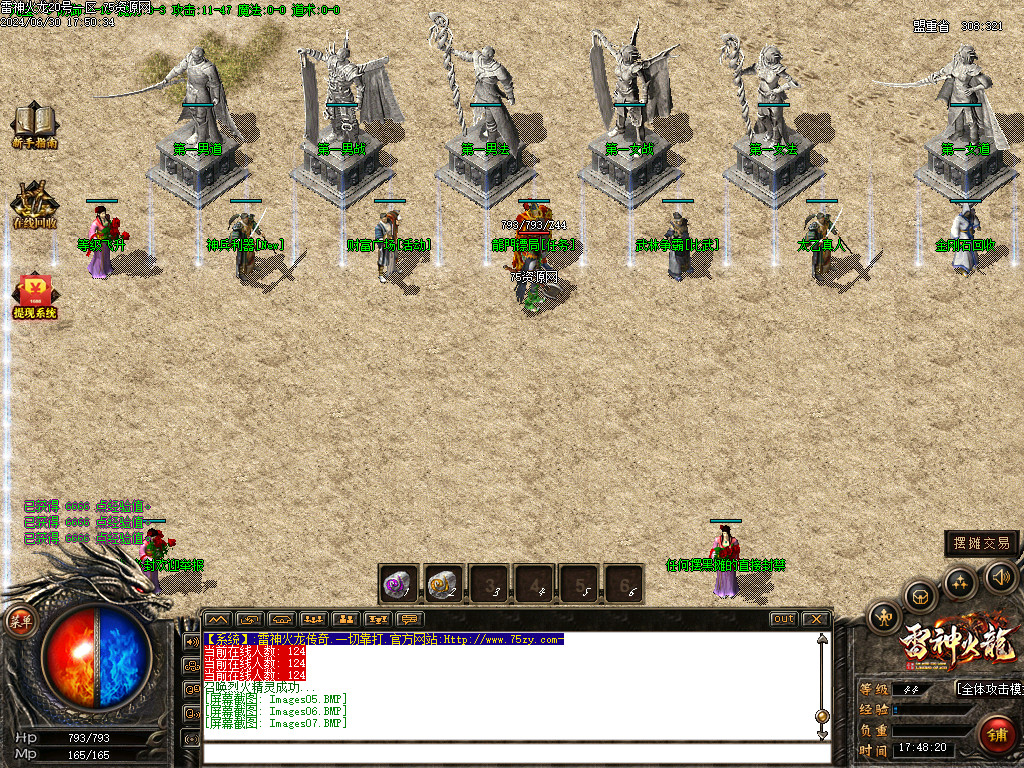The image size is (1024, 768).
Task: Click the round 菜单 menu button
Action: (x=20, y=621)
